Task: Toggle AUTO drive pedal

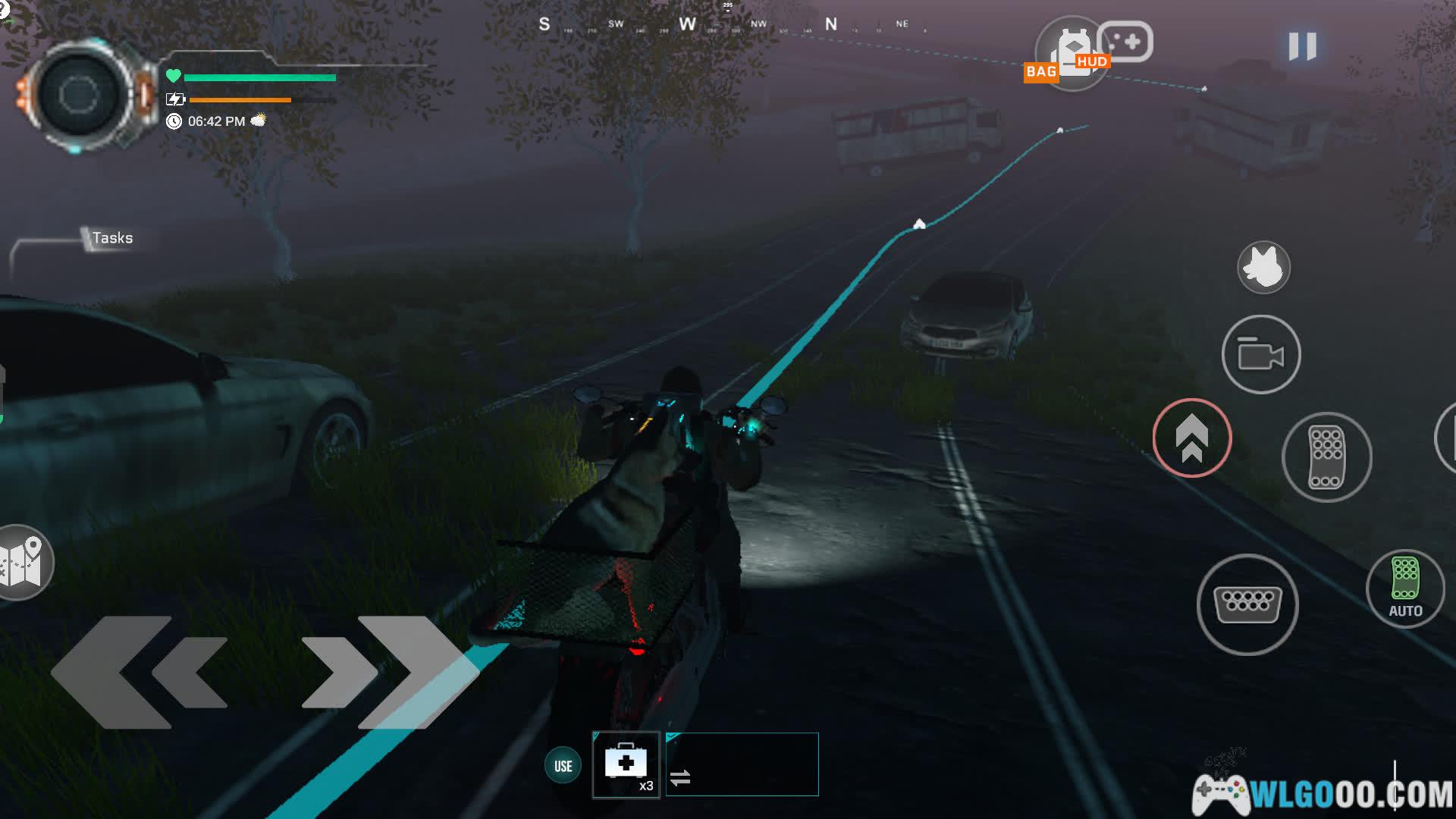Action: [x=1404, y=588]
